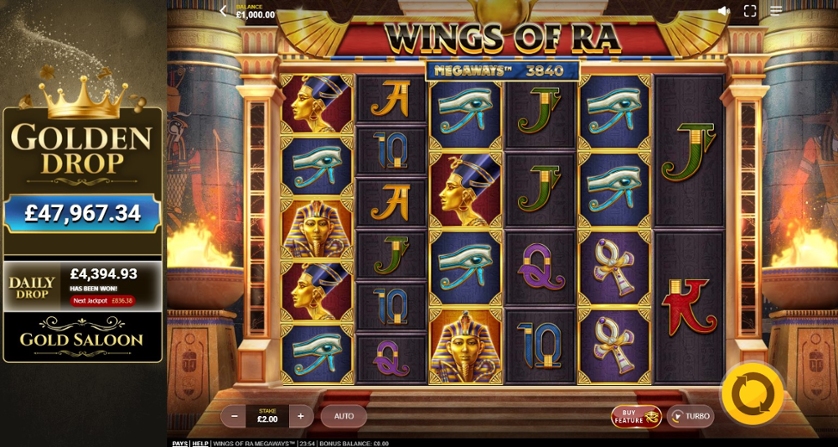Increase the stake with the plus button
Viewport: 838px width, 447px height.
tap(300, 416)
